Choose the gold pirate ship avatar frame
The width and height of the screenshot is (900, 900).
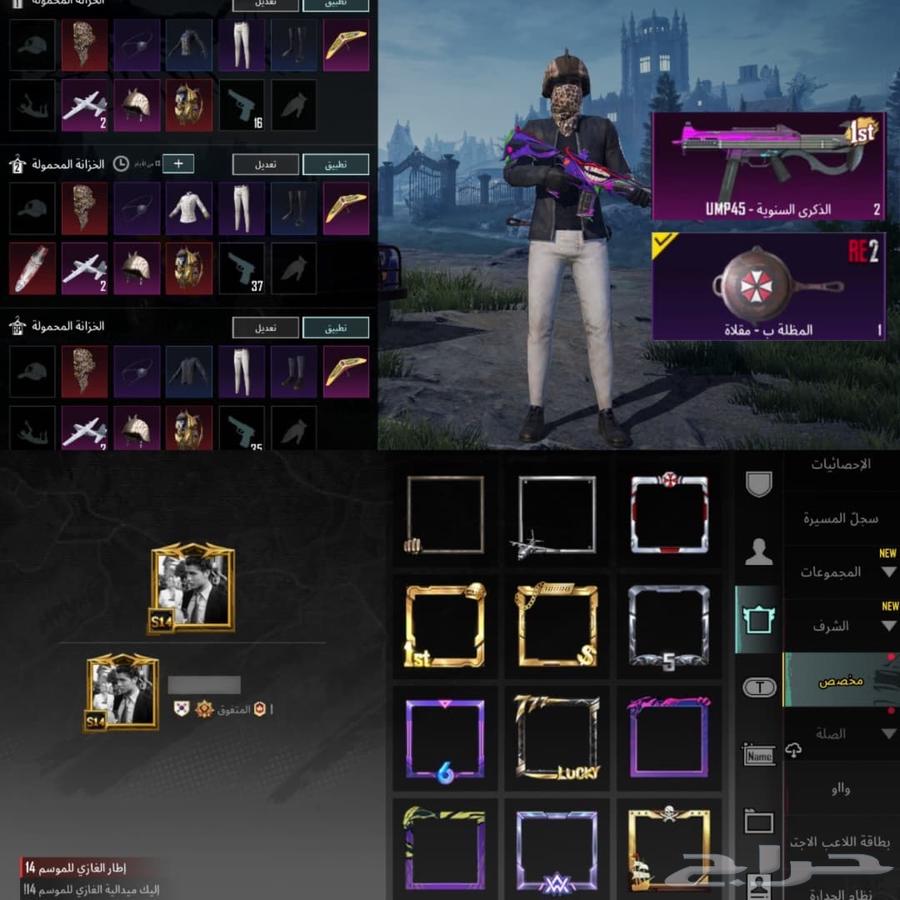pos(669,850)
